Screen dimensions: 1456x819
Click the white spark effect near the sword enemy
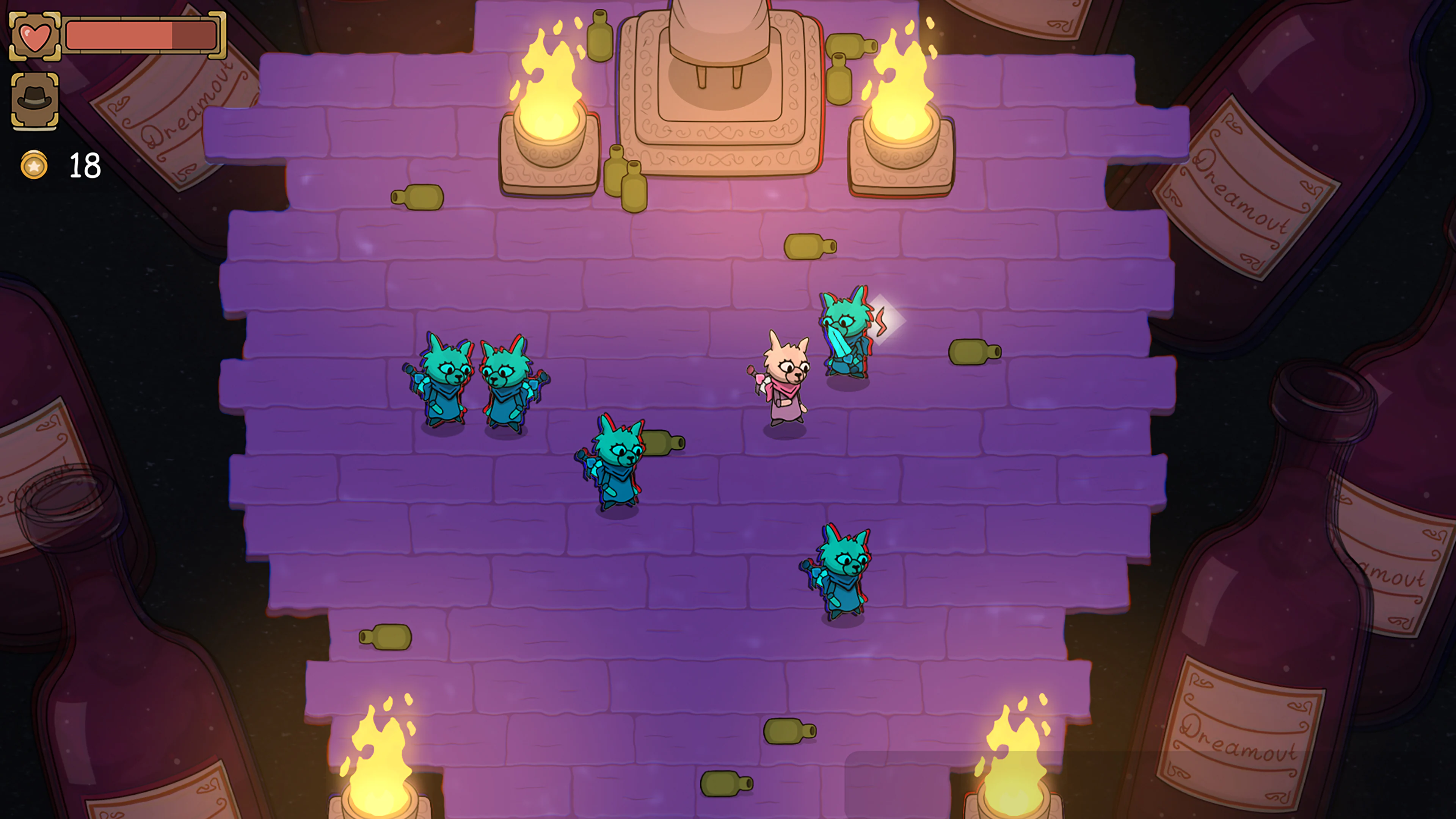point(887,319)
